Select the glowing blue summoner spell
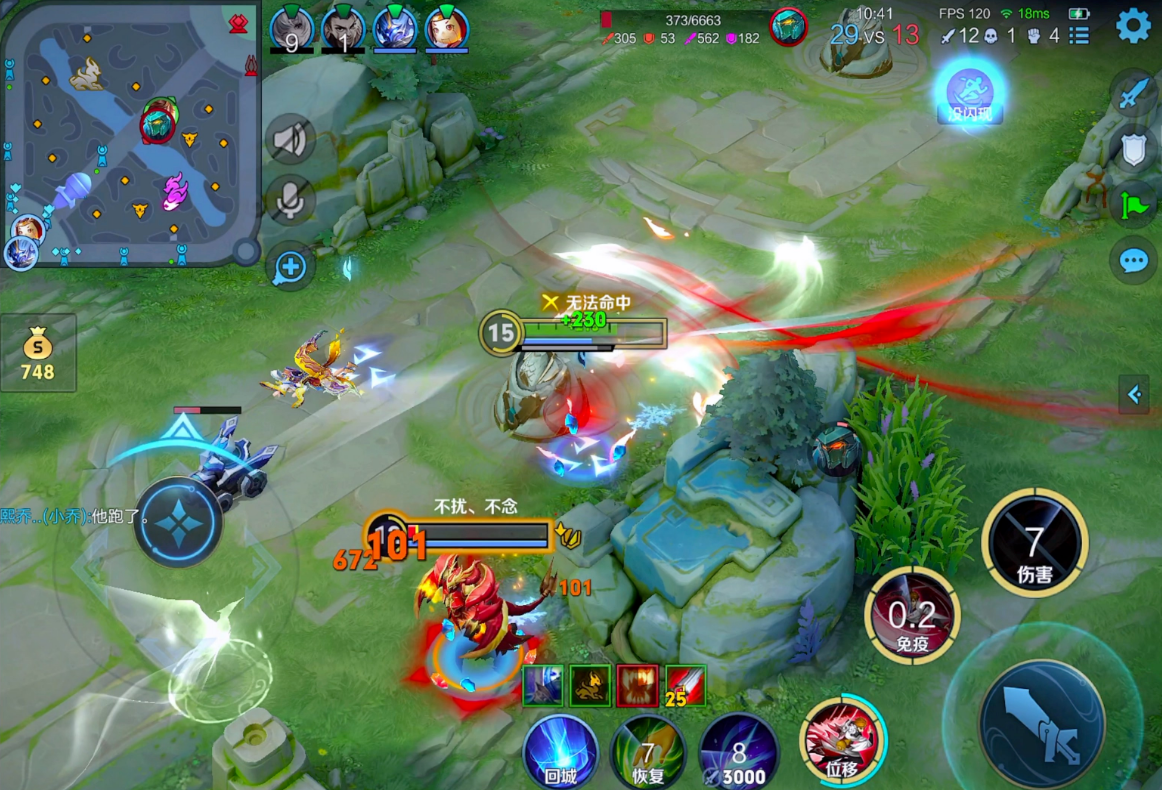Image resolution: width=1162 pixels, height=790 pixels. [x=969, y=92]
